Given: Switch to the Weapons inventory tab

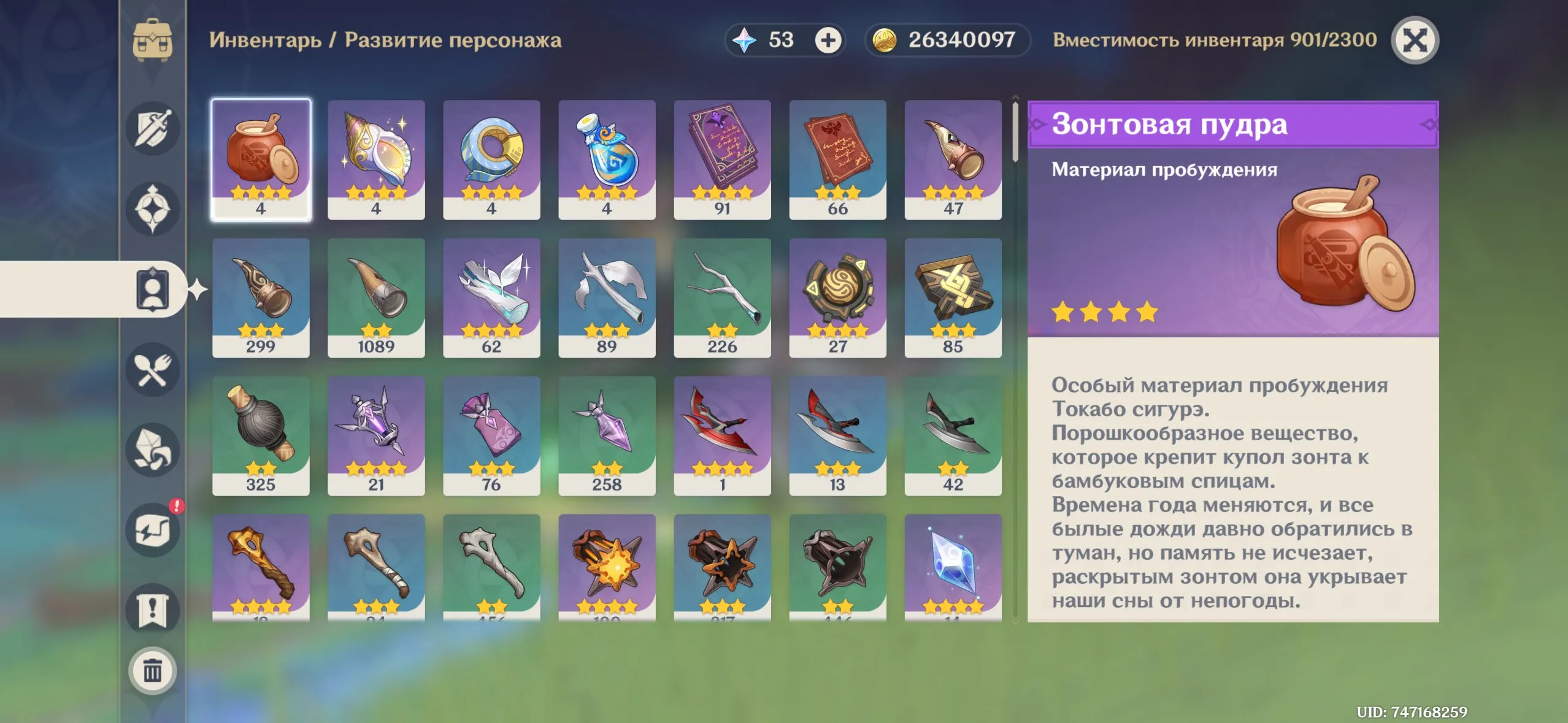Looking at the screenshot, I should [x=152, y=129].
